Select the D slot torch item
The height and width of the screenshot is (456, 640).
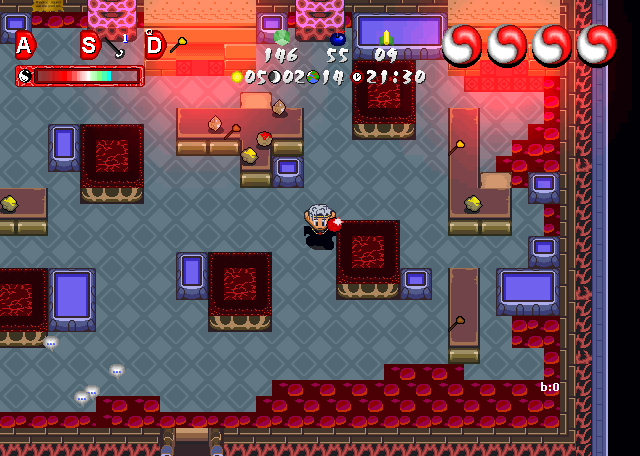point(178,45)
